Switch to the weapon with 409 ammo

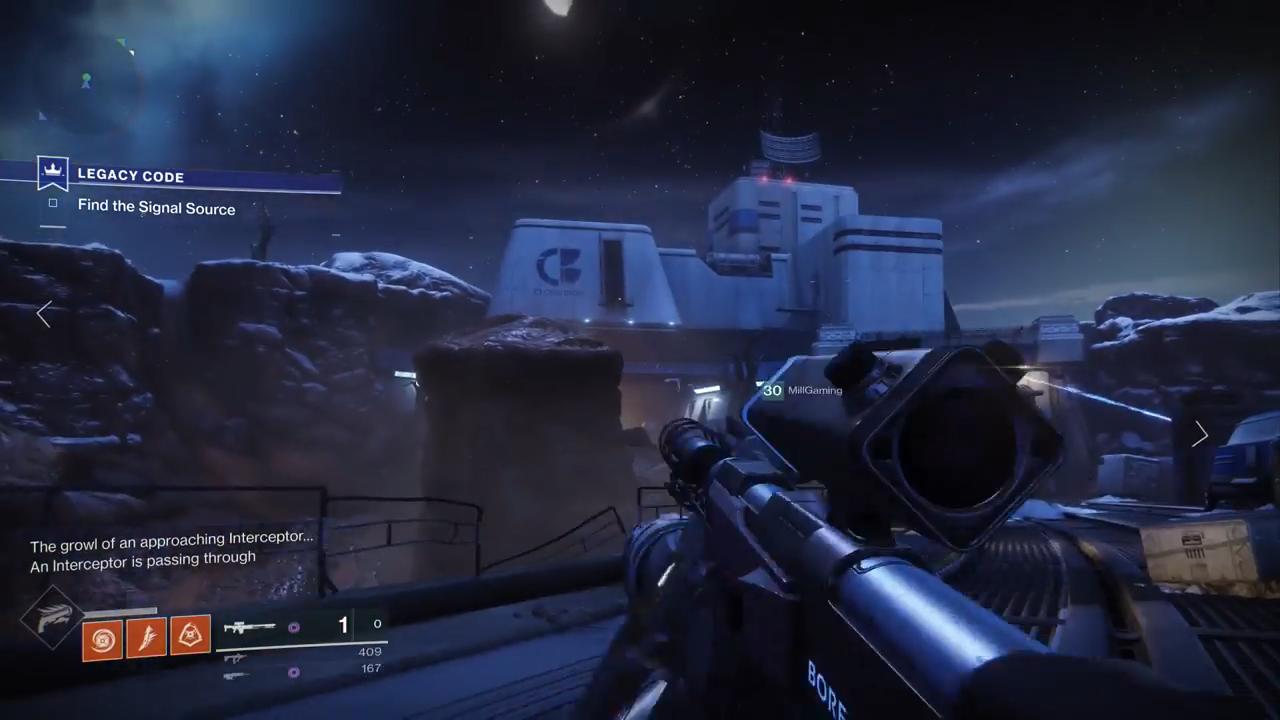click(236, 658)
